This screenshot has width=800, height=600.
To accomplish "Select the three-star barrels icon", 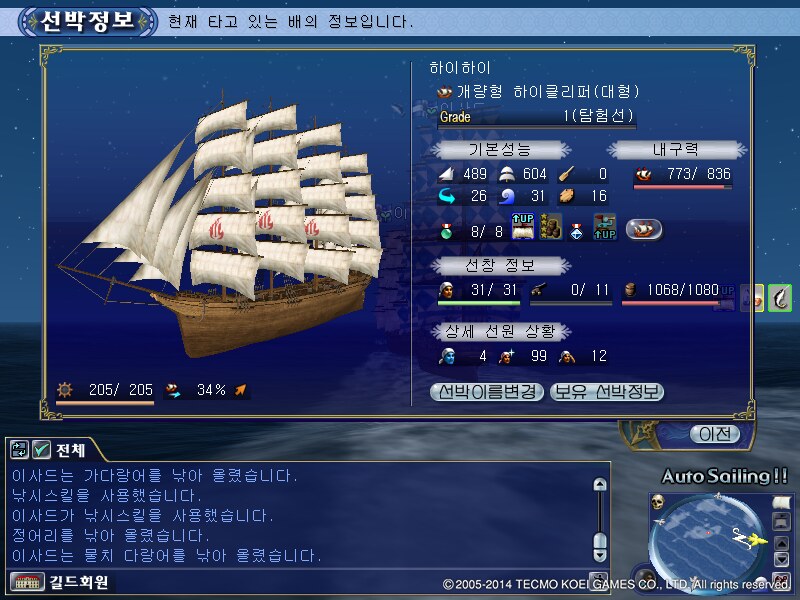I will [550, 228].
